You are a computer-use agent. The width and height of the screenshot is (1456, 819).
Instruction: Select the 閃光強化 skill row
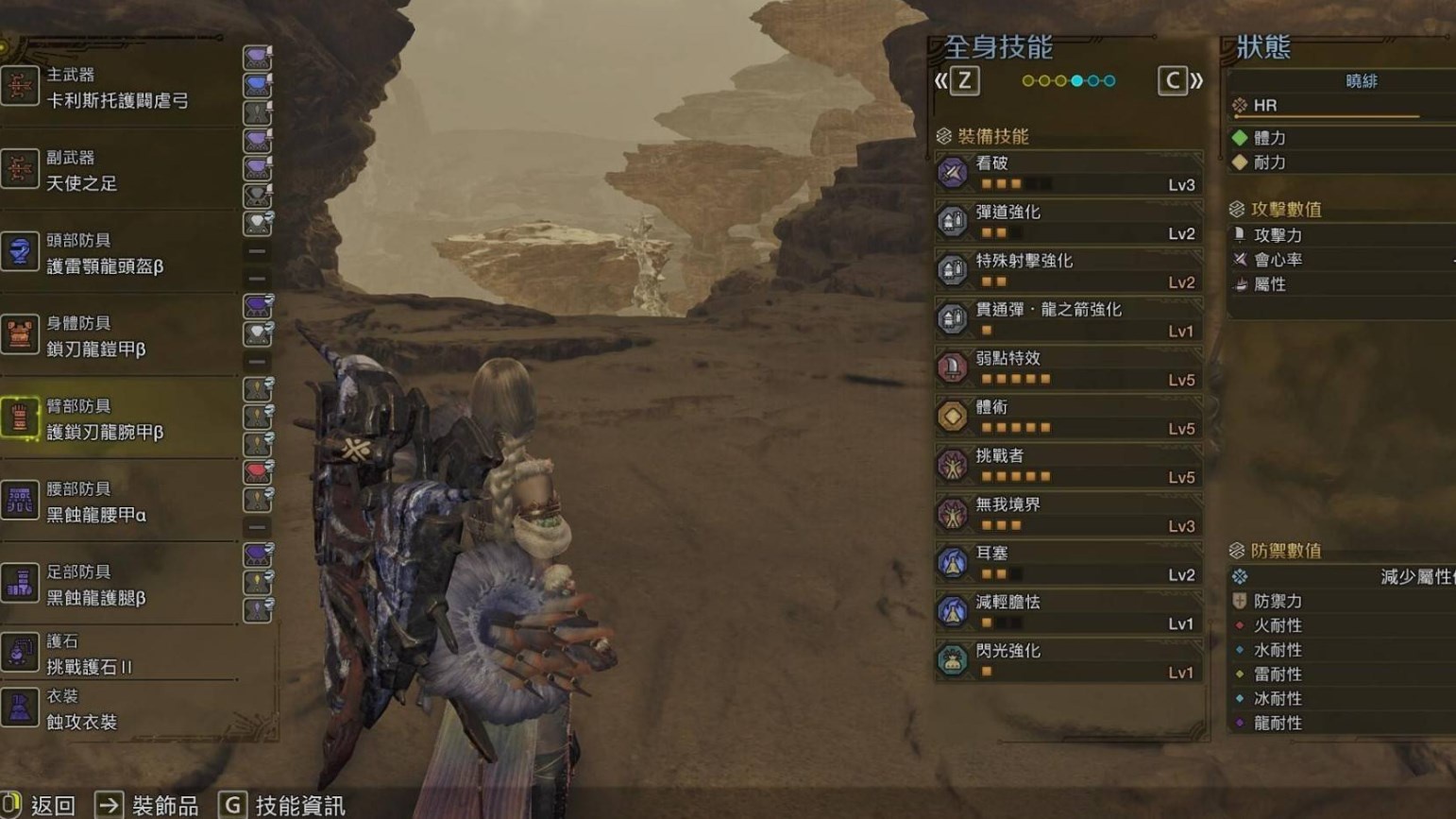[x=1069, y=661]
